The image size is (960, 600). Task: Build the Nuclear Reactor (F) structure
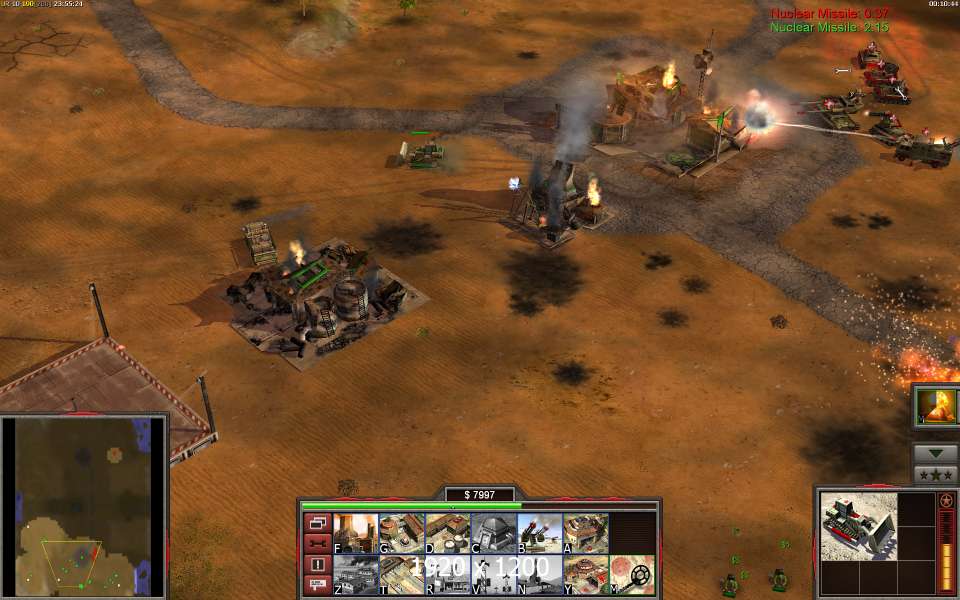pyautogui.click(x=354, y=533)
